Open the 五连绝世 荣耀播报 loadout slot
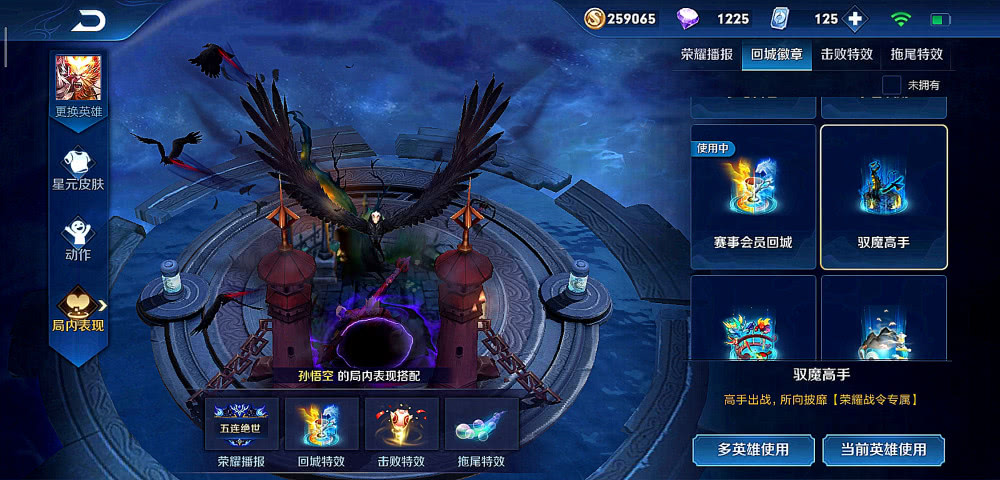The width and height of the screenshot is (1000, 480). point(241,425)
